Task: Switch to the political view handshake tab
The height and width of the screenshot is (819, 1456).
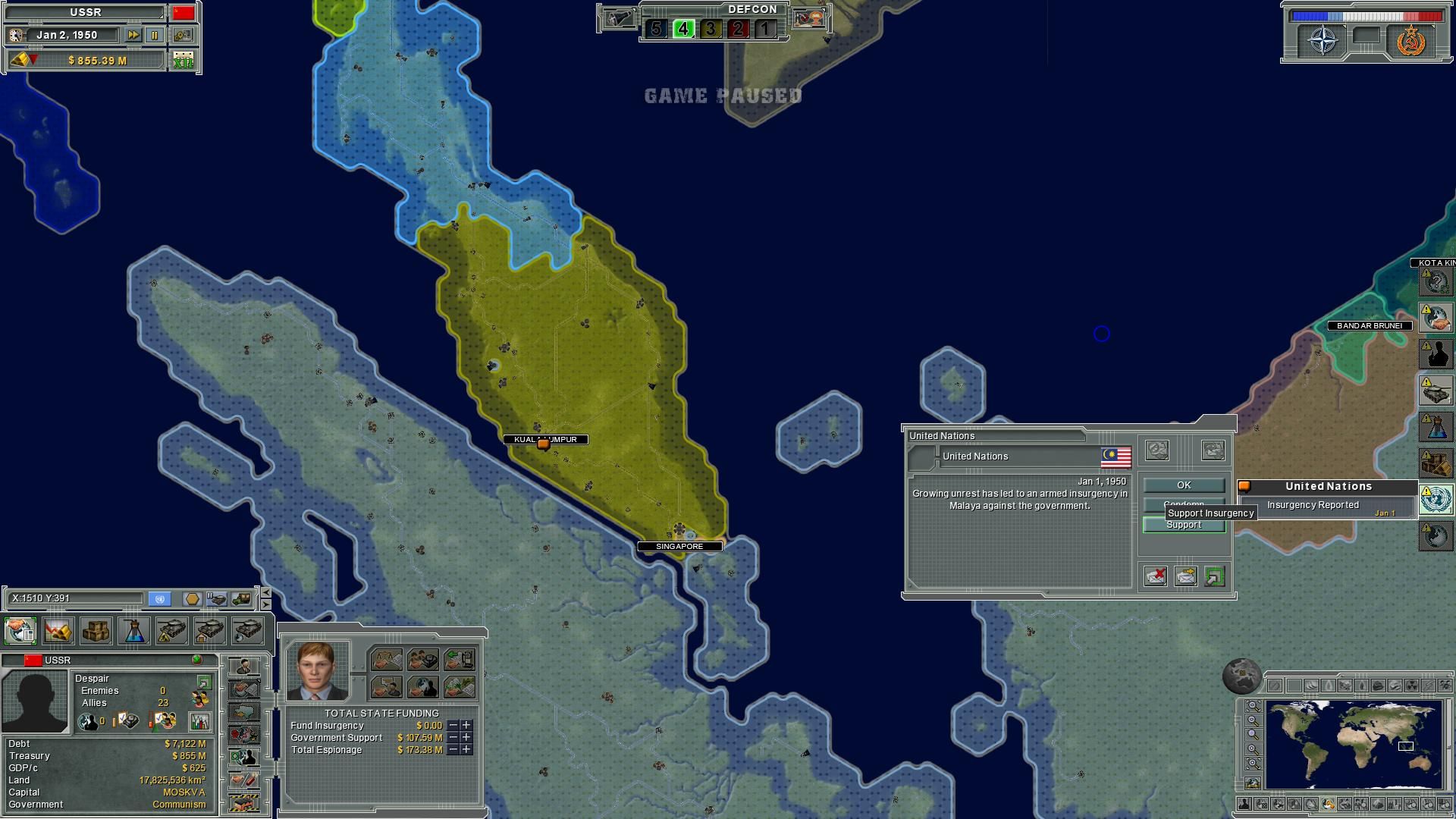Action: click(x=20, y=632)
